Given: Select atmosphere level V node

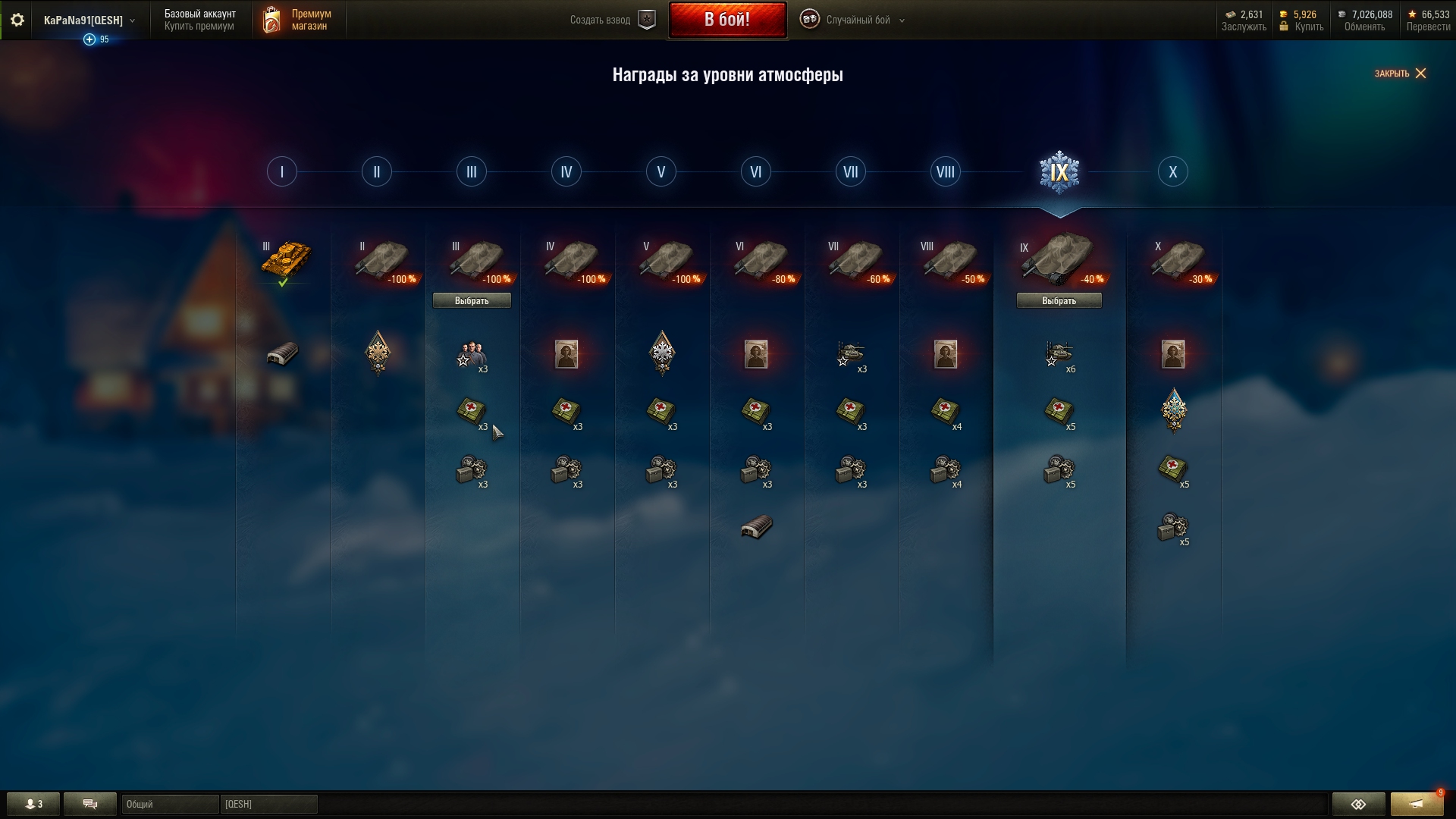Looking at the screenshot, I should [661, 172].
